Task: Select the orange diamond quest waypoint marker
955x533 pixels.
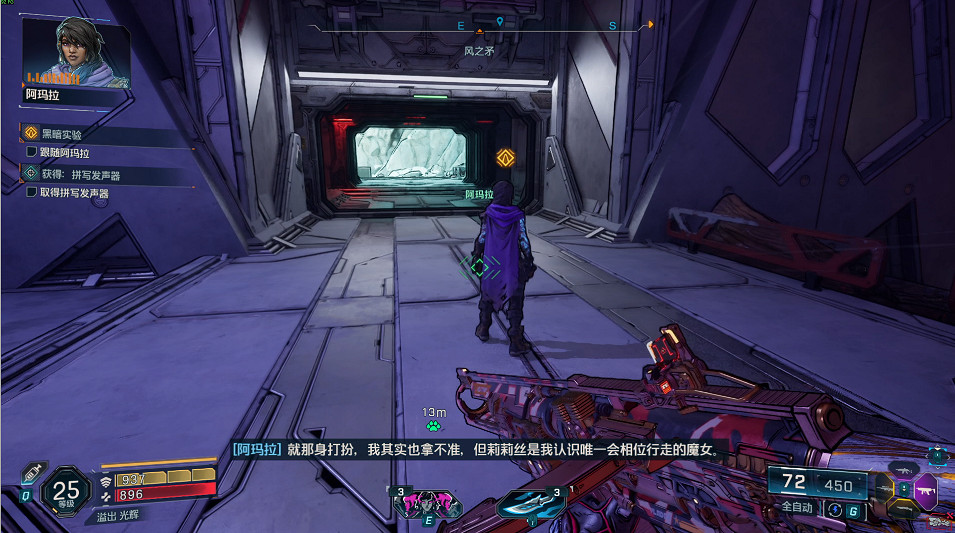Action: pyautogui.click(x=506, y=157)
